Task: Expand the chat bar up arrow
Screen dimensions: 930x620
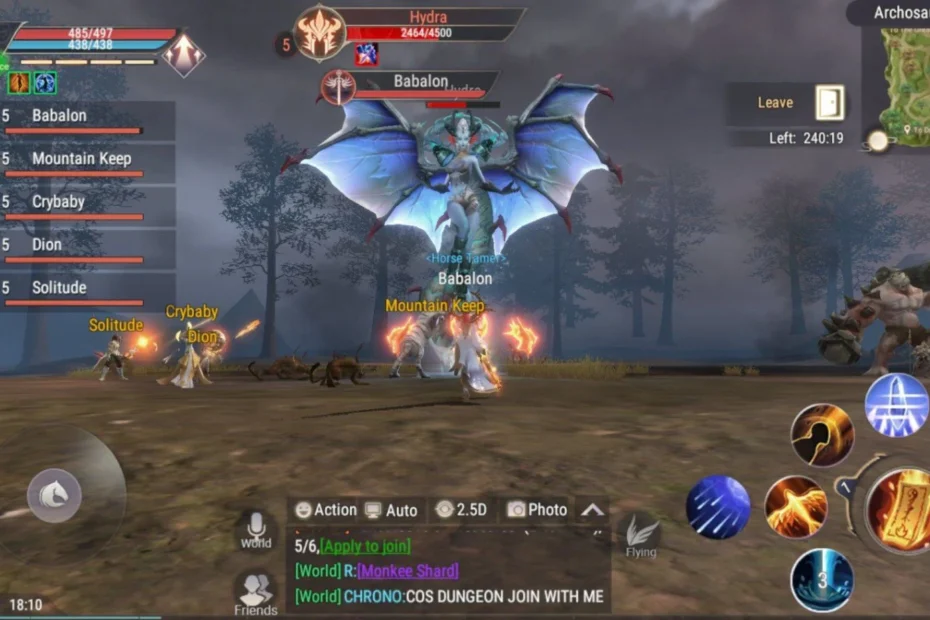Action: tap(593, 510)
